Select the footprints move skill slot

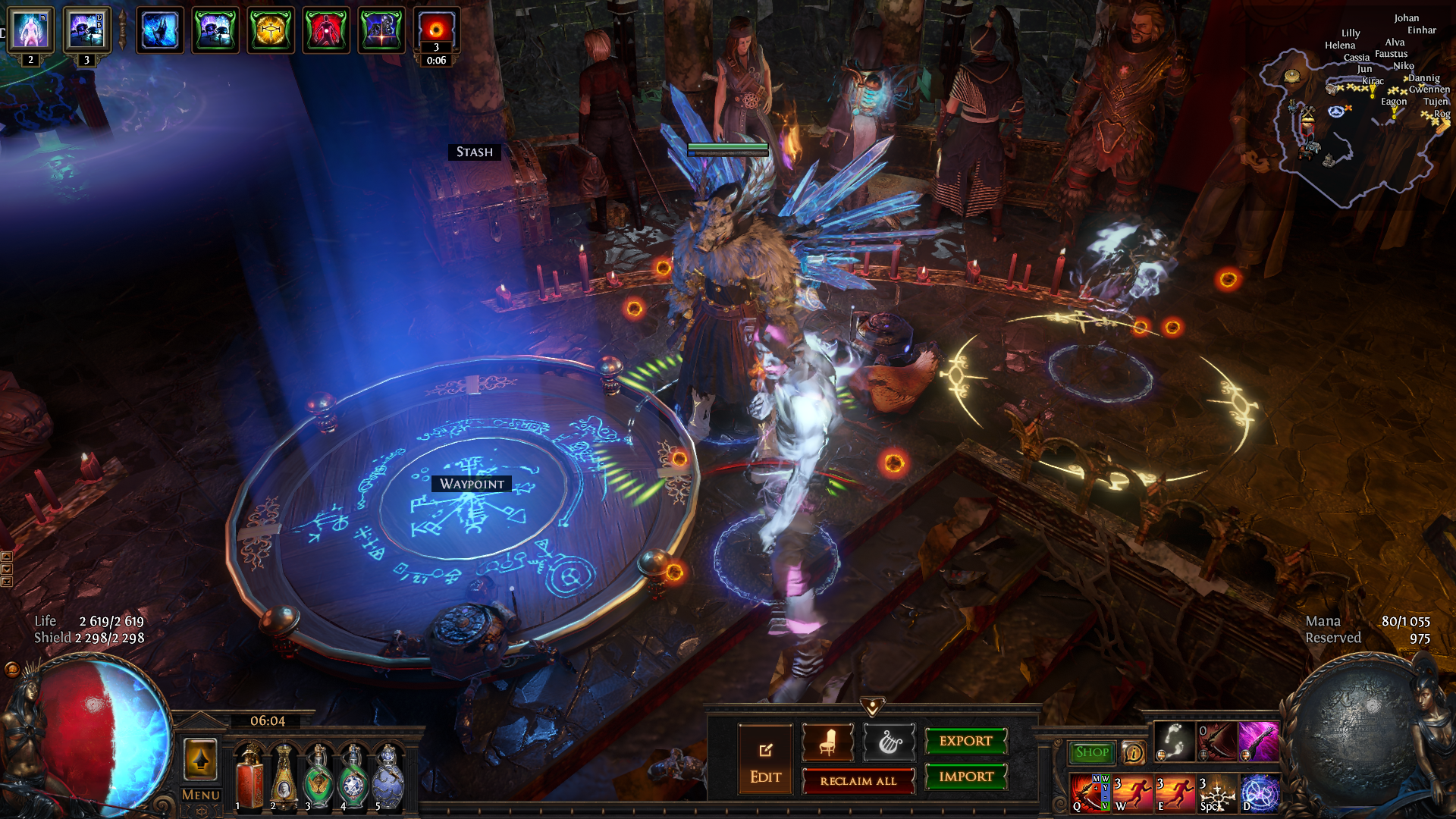1174,741
